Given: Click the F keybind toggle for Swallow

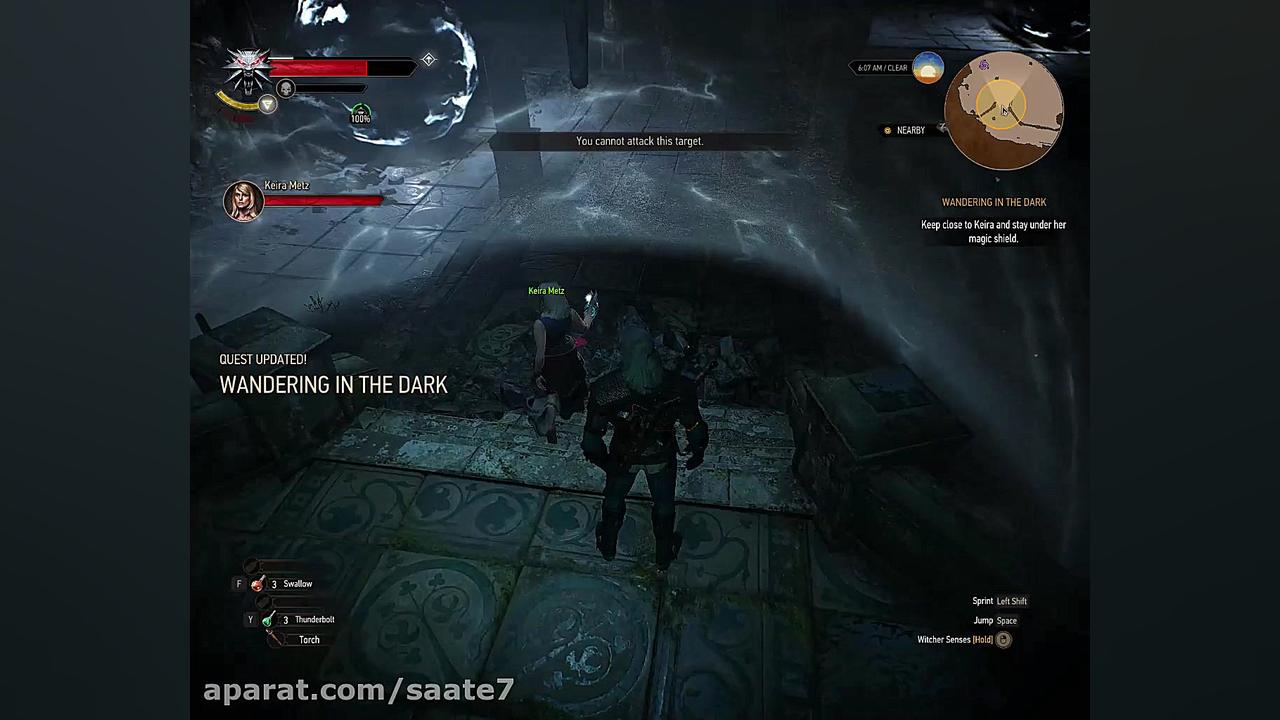Looking at the screenshot, I should coord(239,583).
